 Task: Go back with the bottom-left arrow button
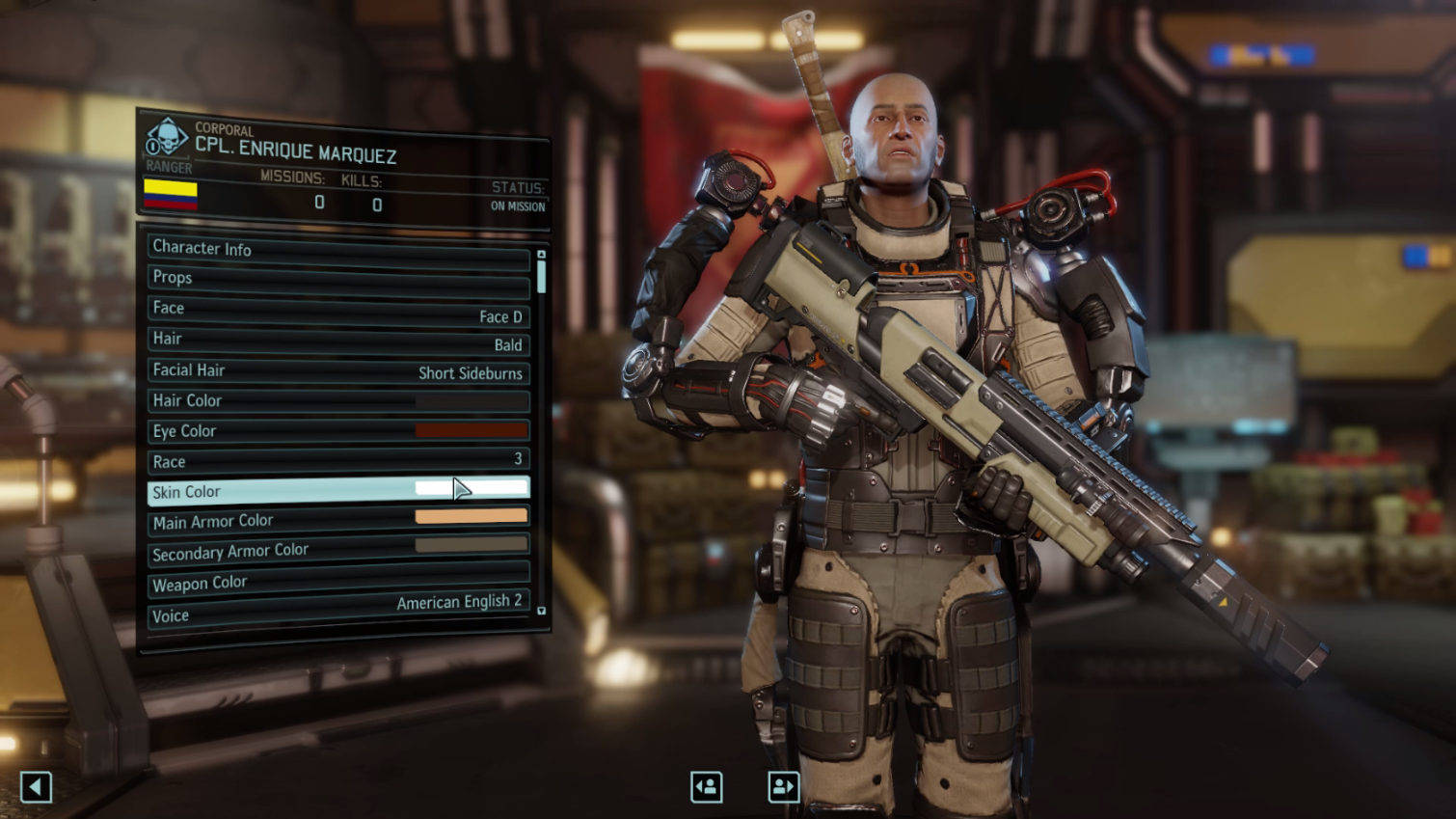click(x=36, y=787)
